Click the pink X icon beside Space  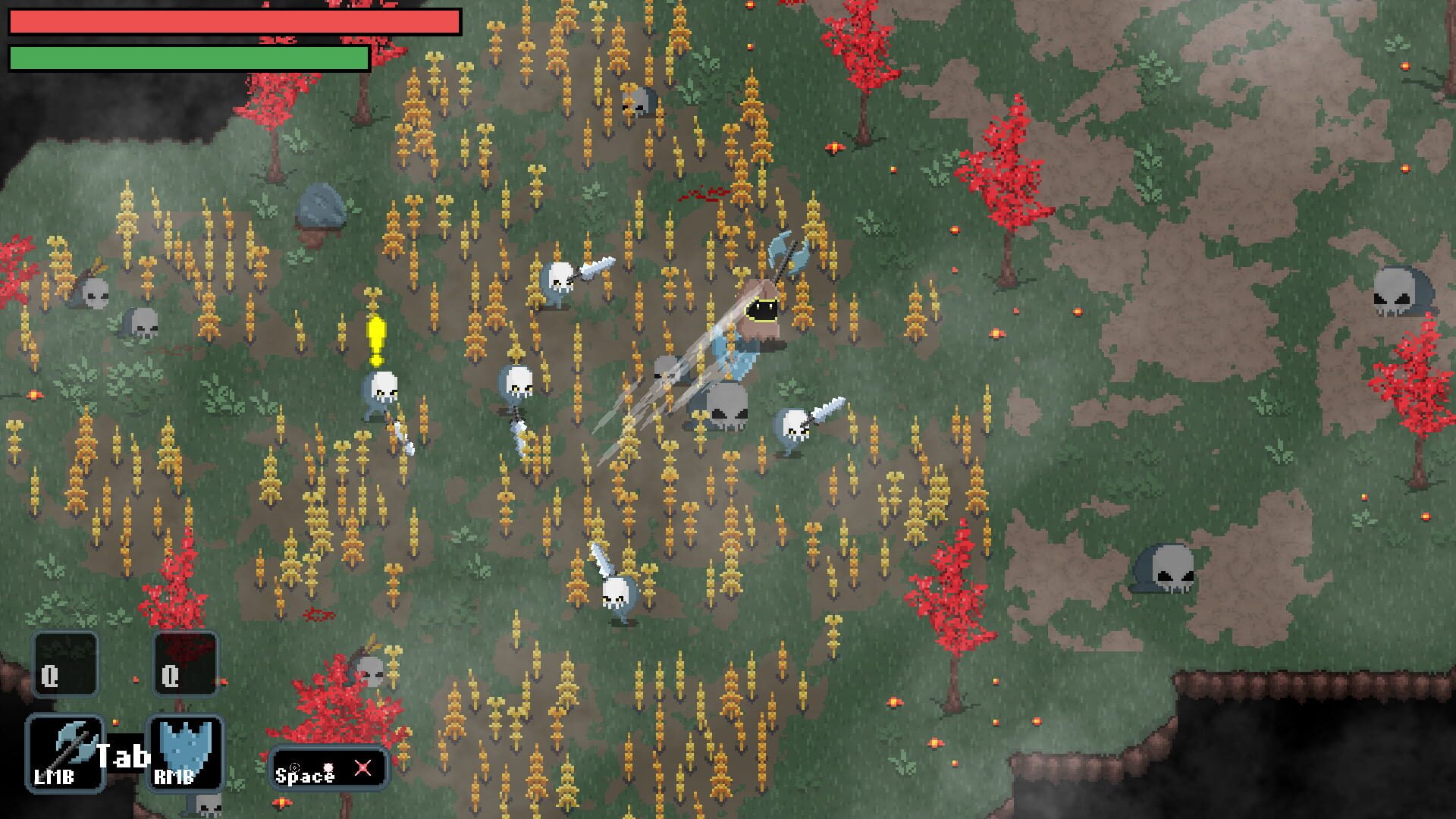(361, 768)
